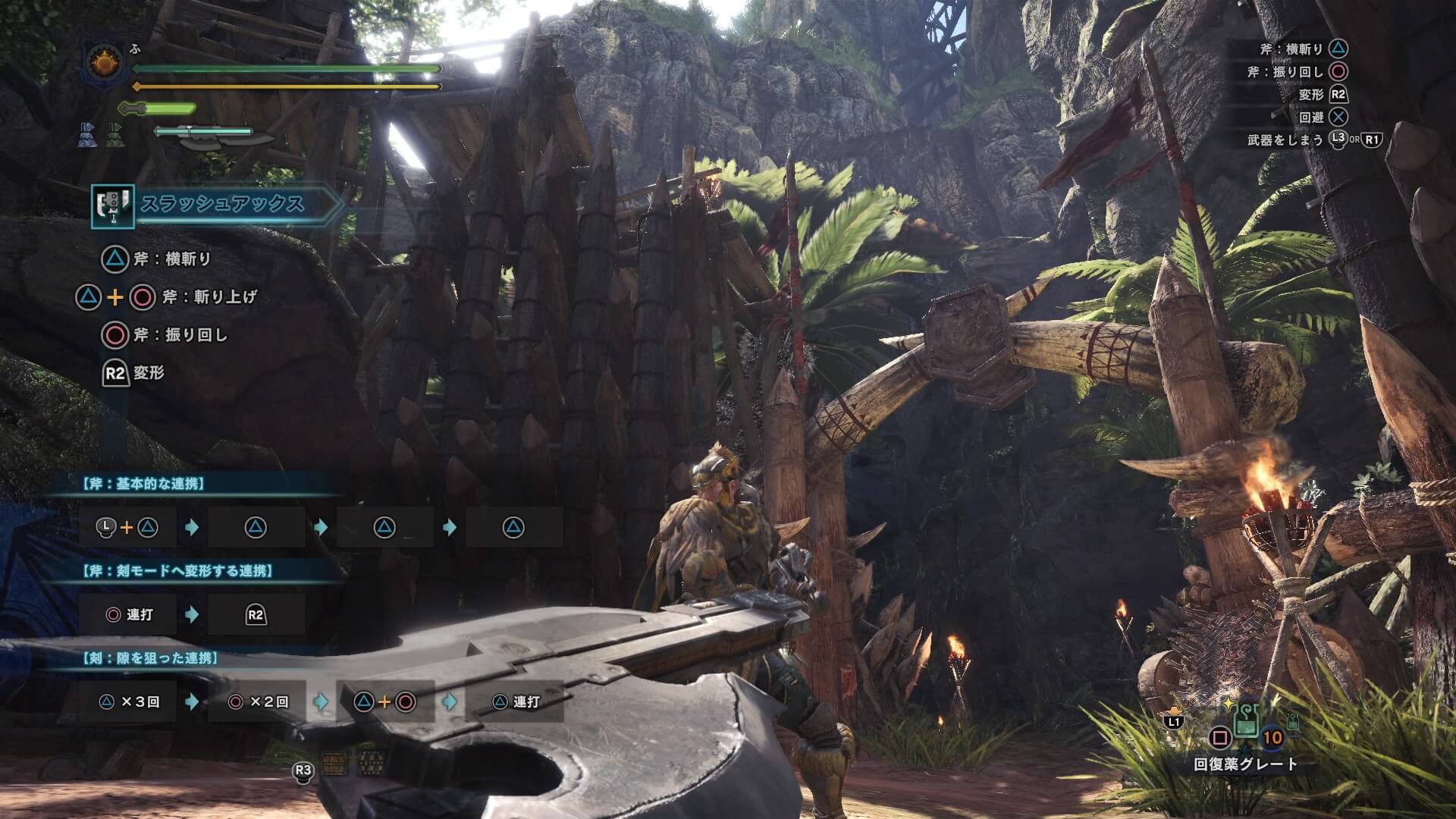This screenshot has height=819, width=1456.
Task: Click the スラッシュアックス weapon header icon
Action: (x=112, y=206)
